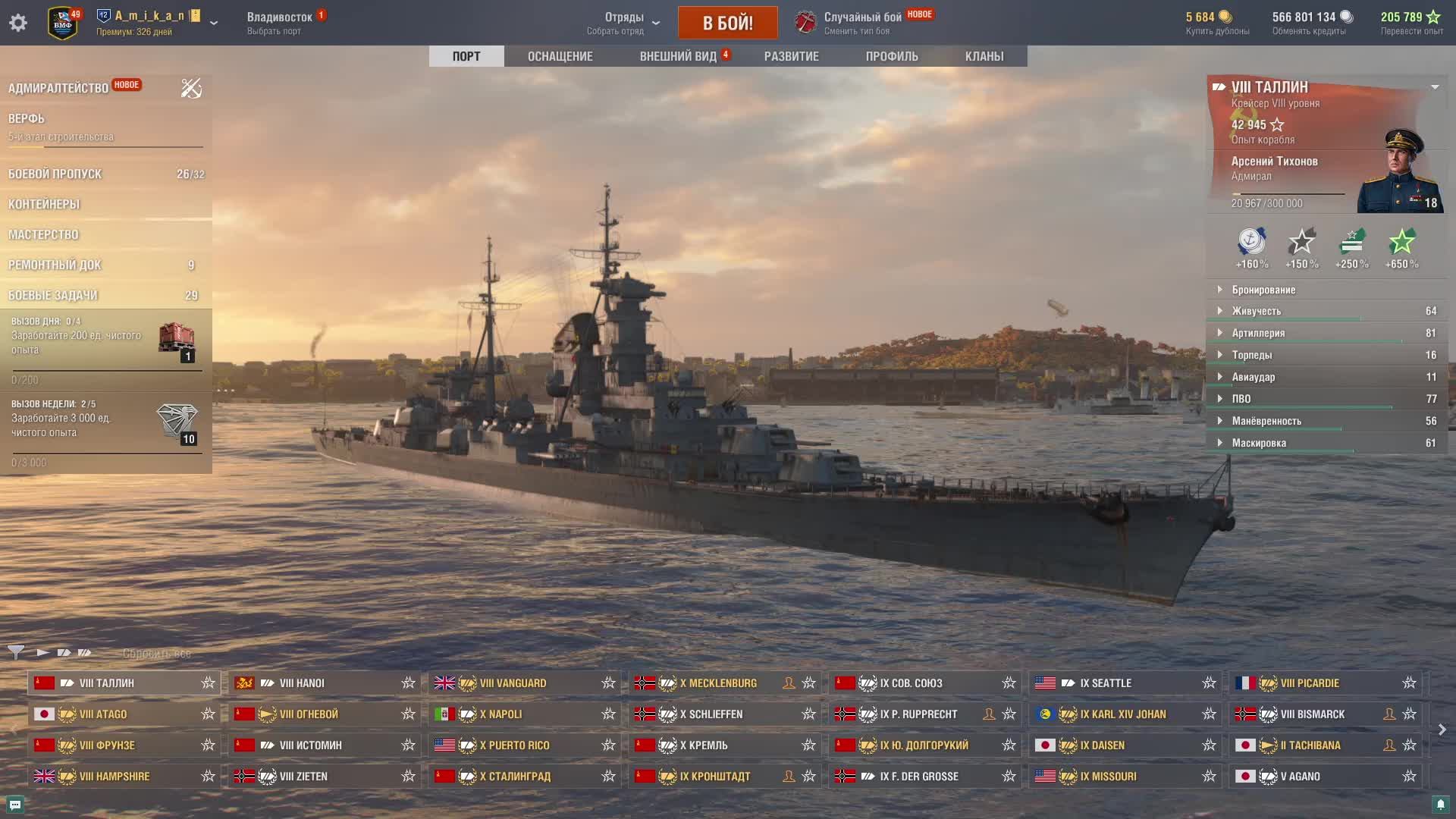This screenshot has height=819, width=1456.
Task: Open the ship carousel filter funnel
Action: tap(15, 652)
